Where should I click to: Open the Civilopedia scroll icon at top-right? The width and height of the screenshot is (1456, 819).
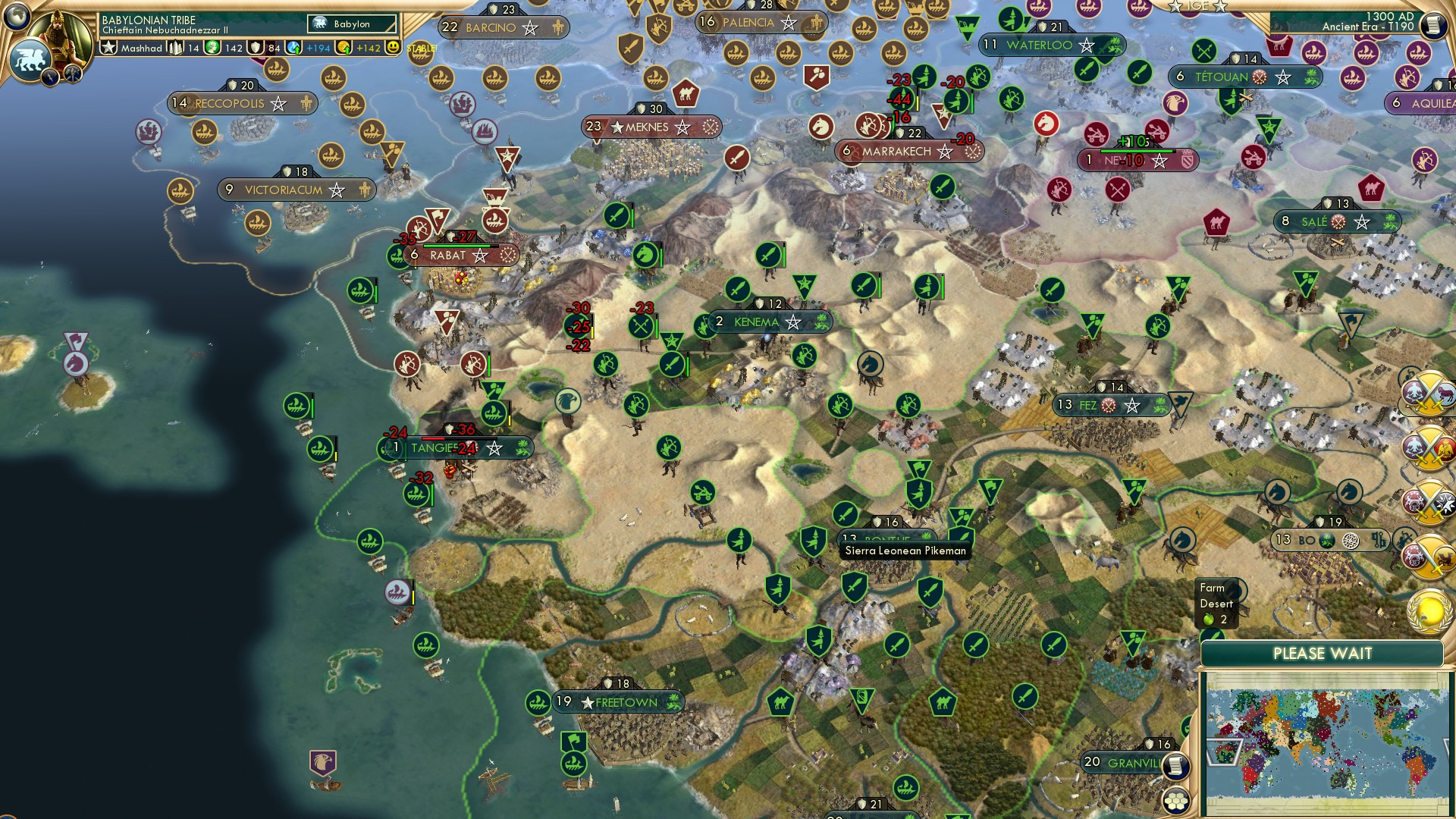tap(1432, 24)
